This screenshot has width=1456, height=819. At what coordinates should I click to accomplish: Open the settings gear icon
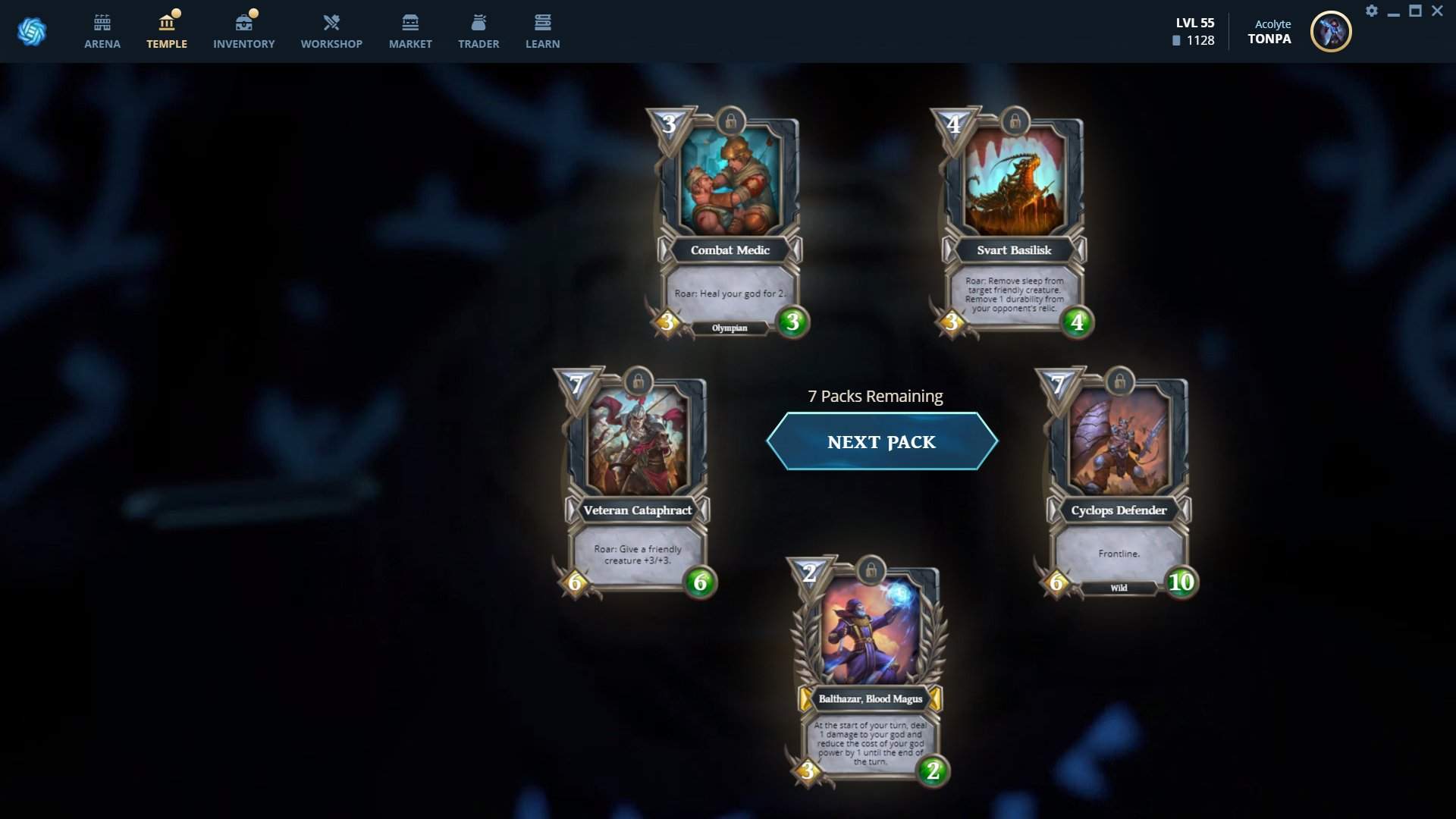coord(1372,11)
